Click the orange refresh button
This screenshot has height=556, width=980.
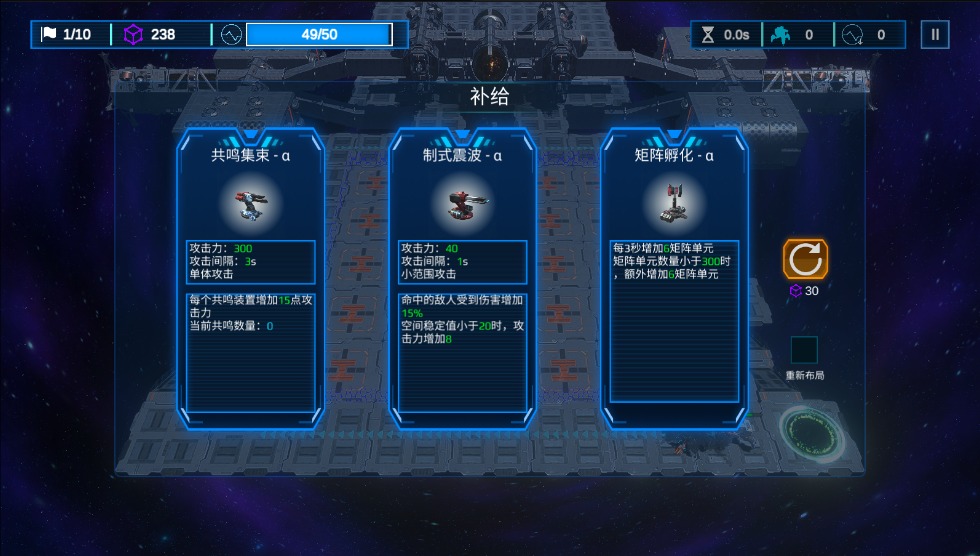pos(805,259)
